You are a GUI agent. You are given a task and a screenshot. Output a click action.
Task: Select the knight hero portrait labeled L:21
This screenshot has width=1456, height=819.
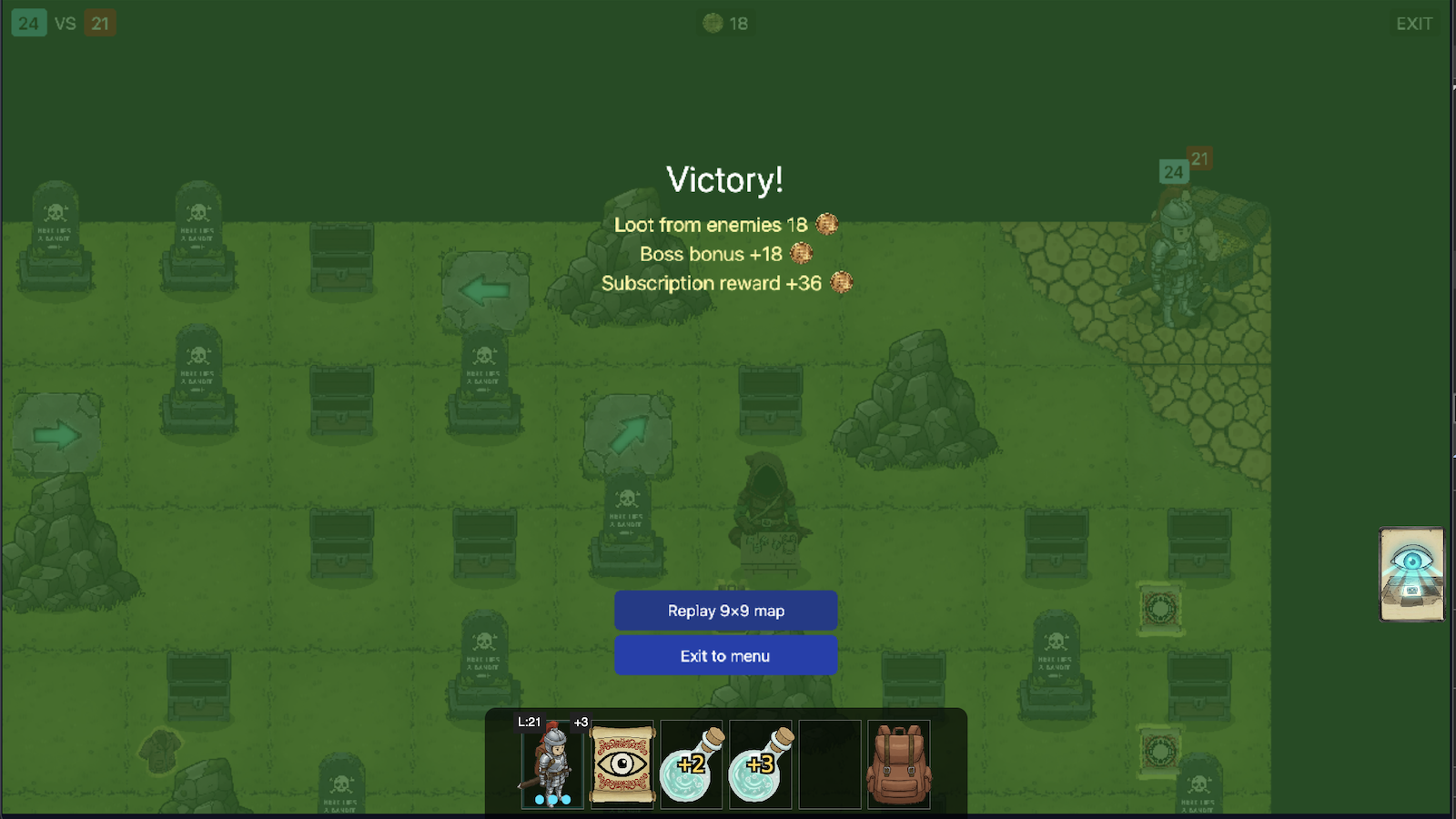552,764
